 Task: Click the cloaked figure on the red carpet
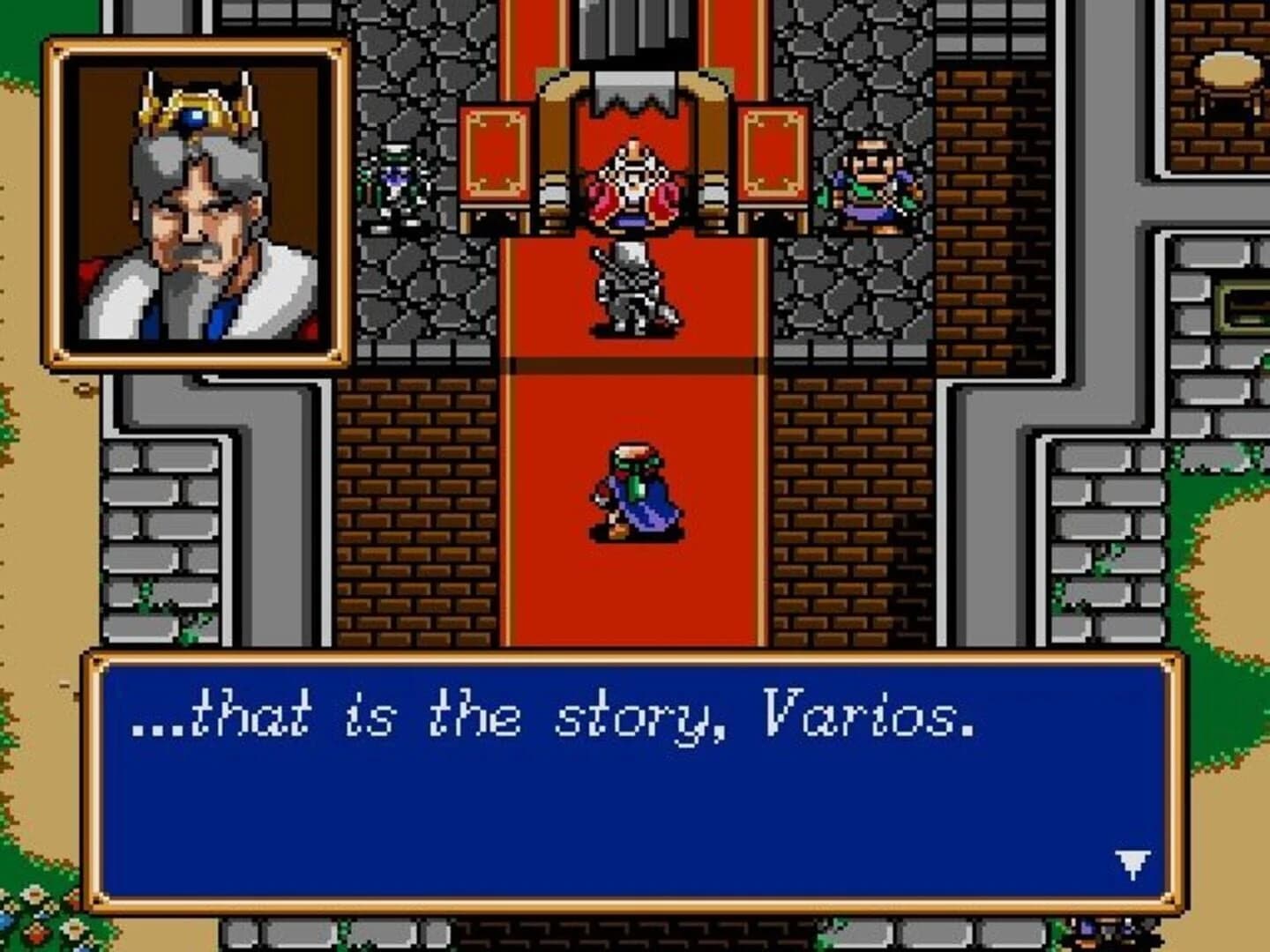(635, 489)
